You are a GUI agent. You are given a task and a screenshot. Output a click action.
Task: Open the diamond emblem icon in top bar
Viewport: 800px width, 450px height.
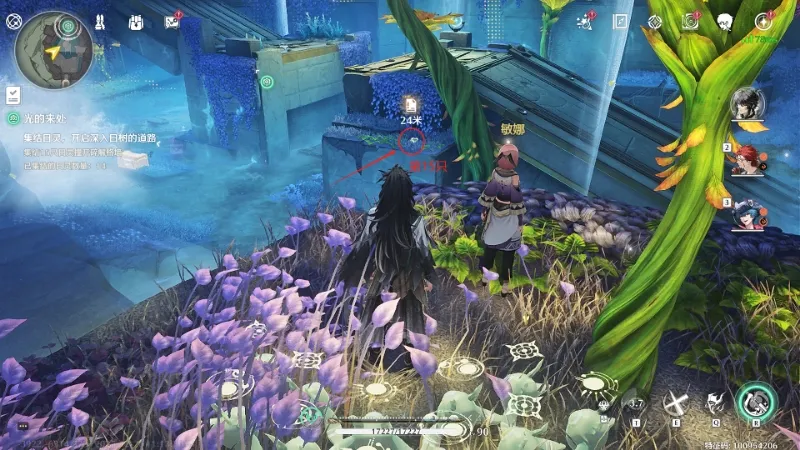(x=655, y=22)
